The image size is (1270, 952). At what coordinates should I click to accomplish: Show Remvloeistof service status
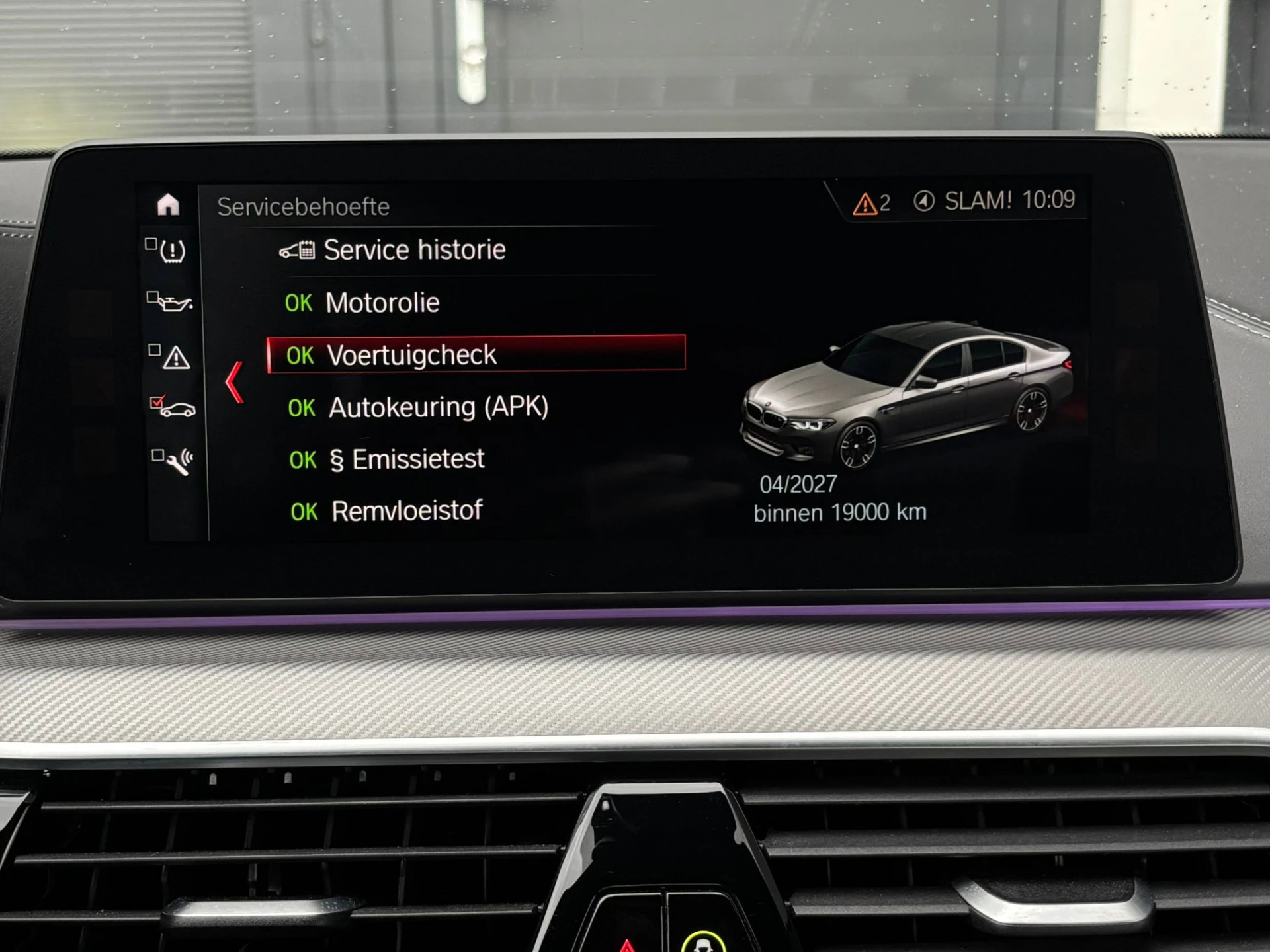click(405, 511)
